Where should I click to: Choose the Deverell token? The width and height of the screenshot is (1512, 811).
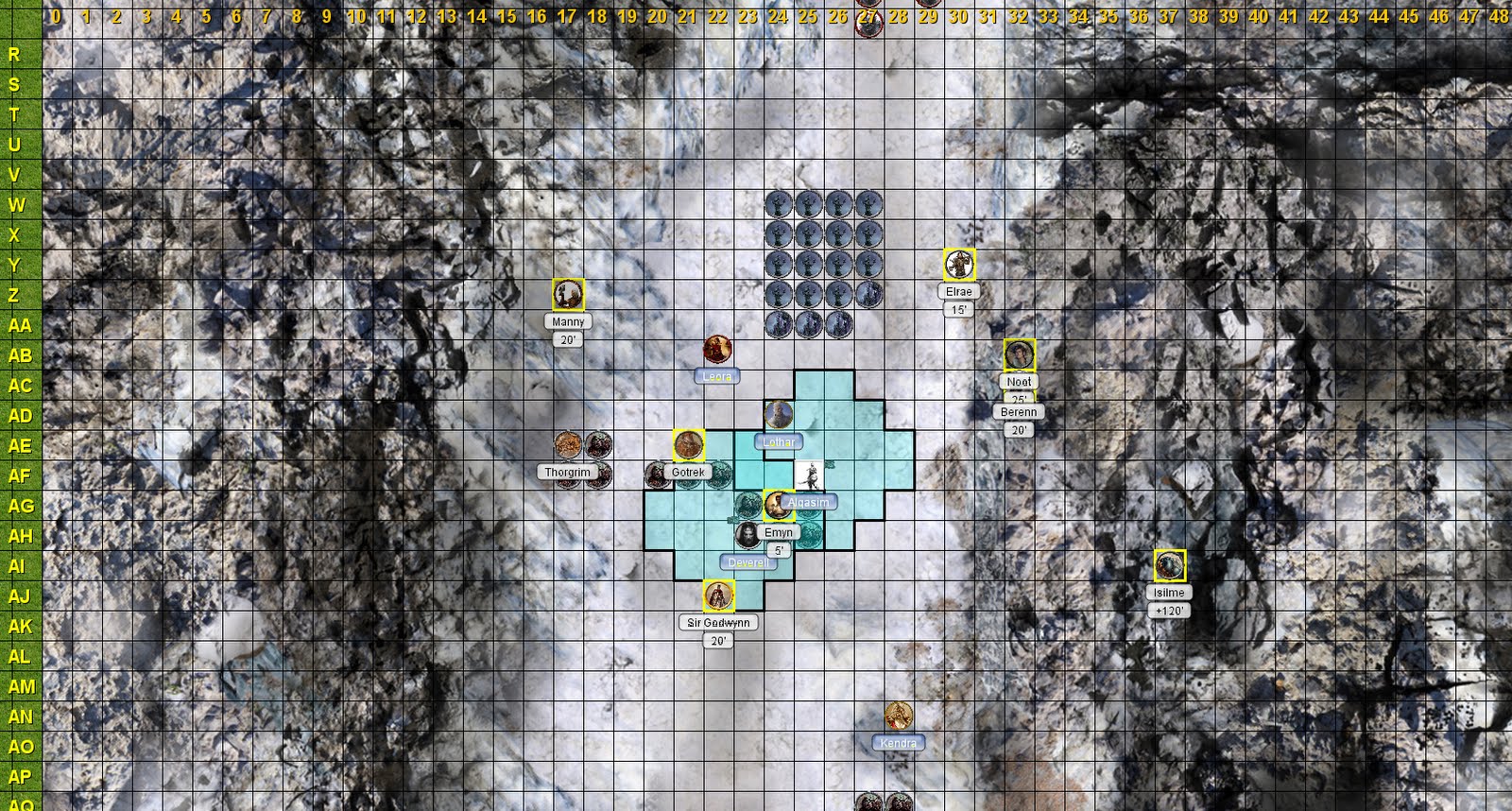point(748,535)
